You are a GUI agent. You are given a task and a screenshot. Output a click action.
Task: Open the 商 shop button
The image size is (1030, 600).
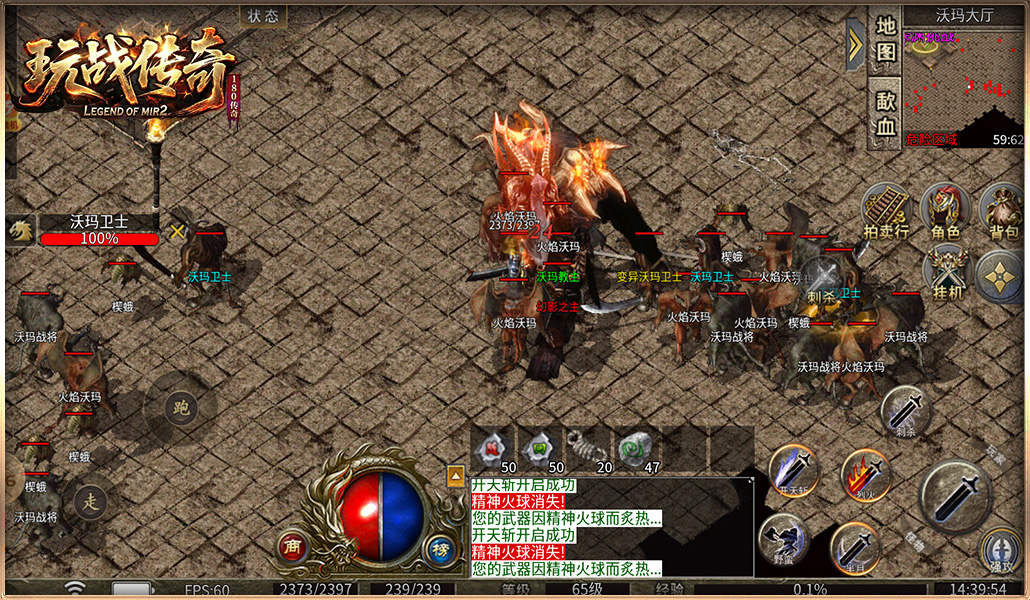pos(292,547)
